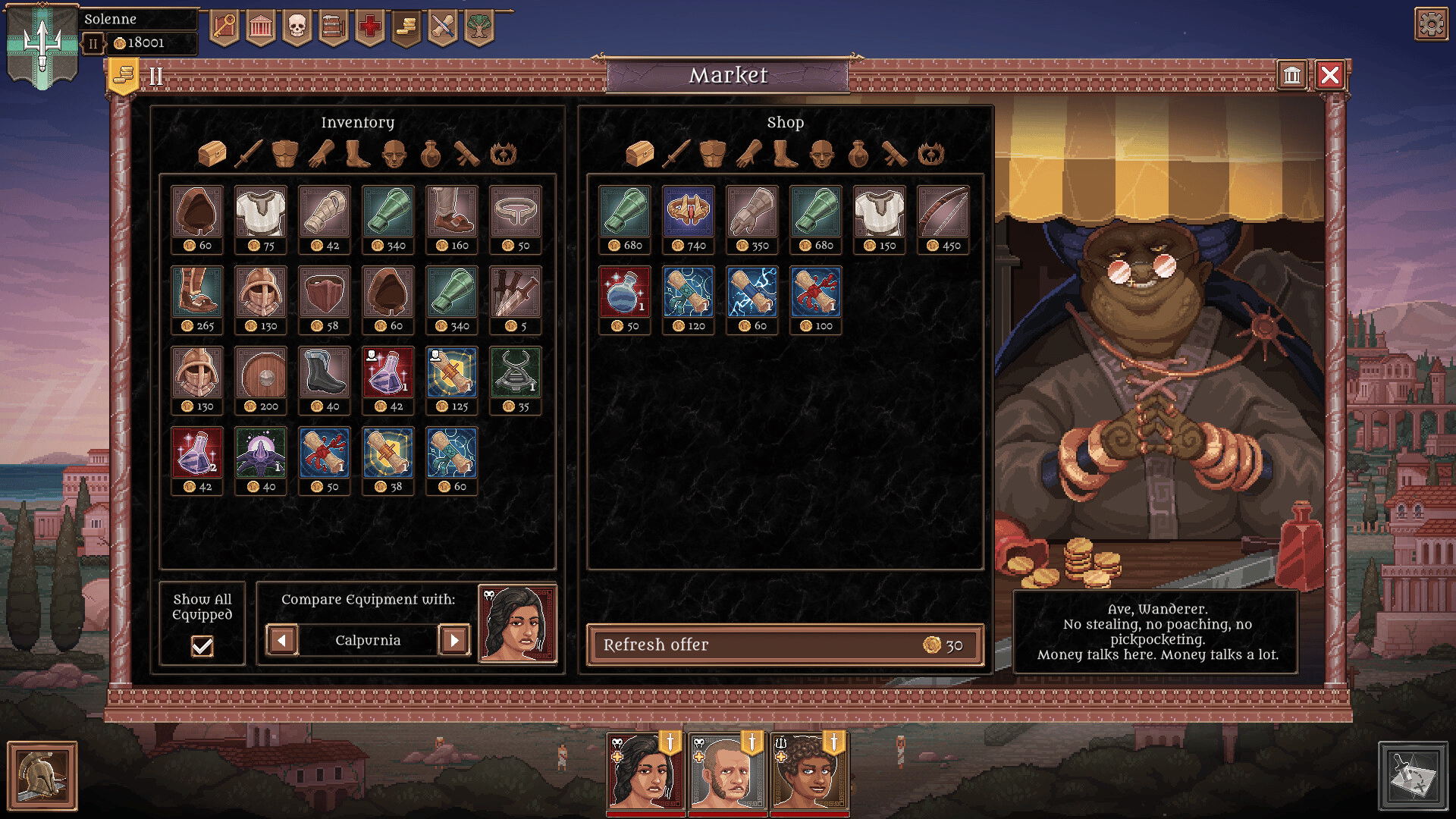Open the red cross healer menu
The height and width of the screenshot is (819, 1456).
pos(369,28)
